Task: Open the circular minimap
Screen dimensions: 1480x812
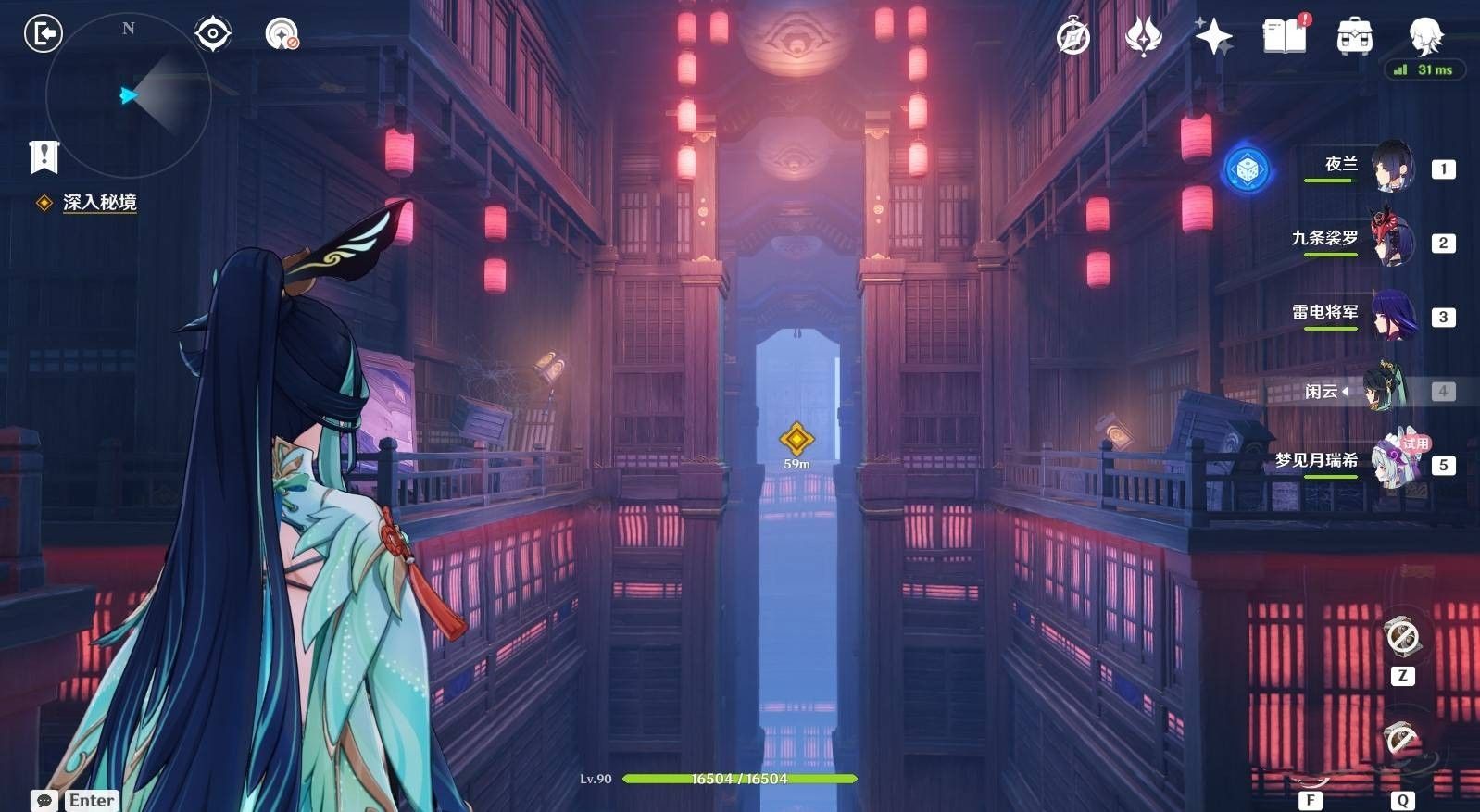Action: pyautogui.click(x=128, y=94)
